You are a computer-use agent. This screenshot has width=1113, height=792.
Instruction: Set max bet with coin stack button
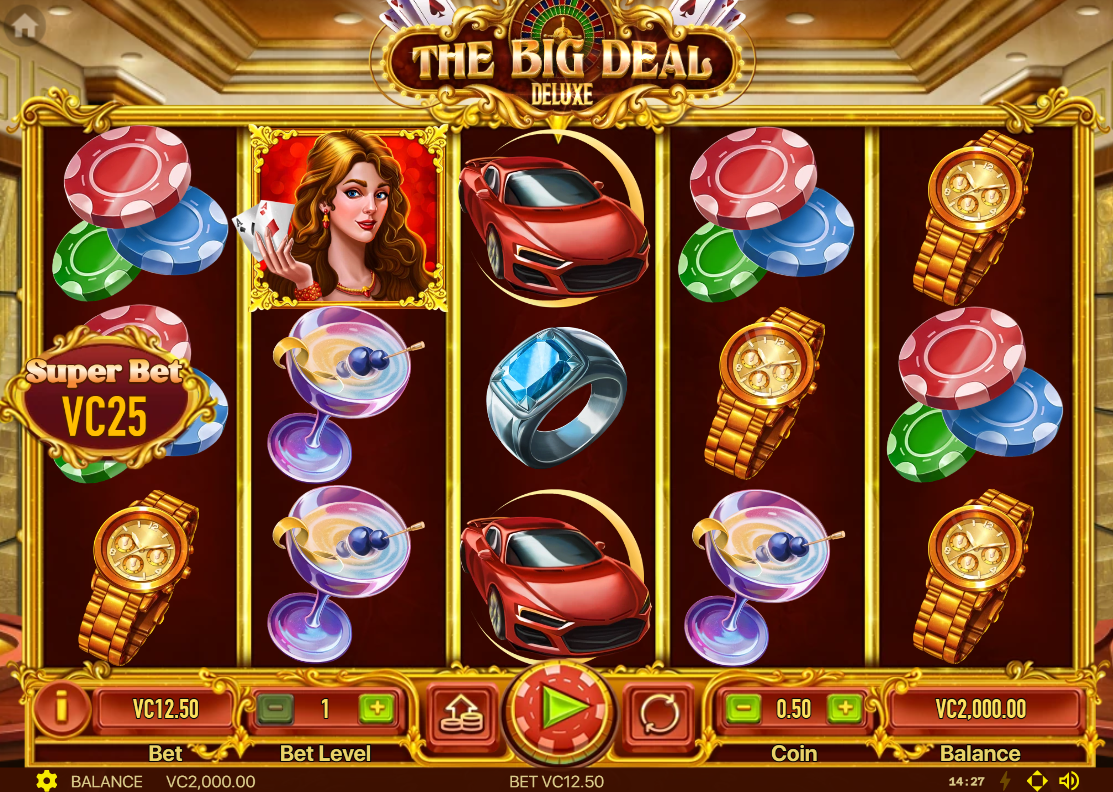pos(462,711)
